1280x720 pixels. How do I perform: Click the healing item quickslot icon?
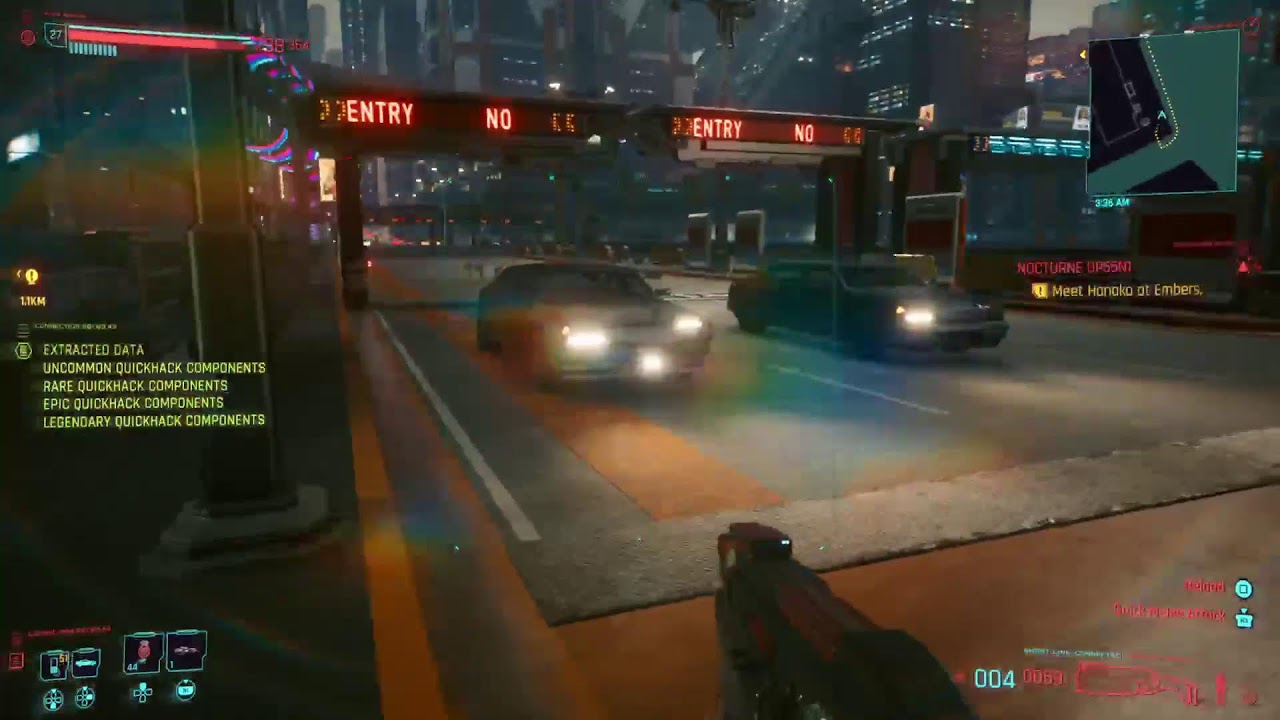(x=186, y=651)
